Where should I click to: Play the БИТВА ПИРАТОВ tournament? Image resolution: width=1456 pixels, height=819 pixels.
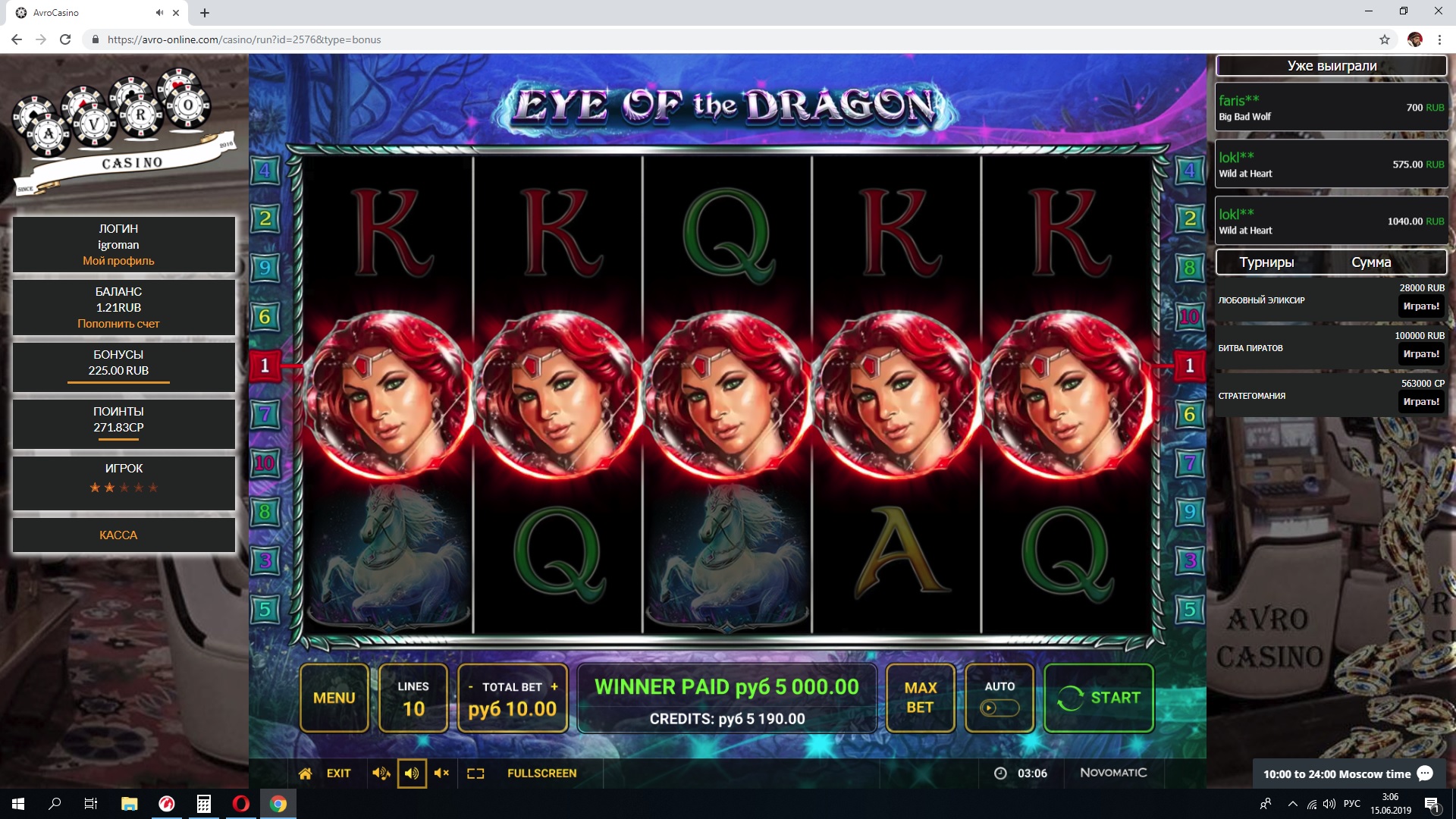click(1420, 354)
